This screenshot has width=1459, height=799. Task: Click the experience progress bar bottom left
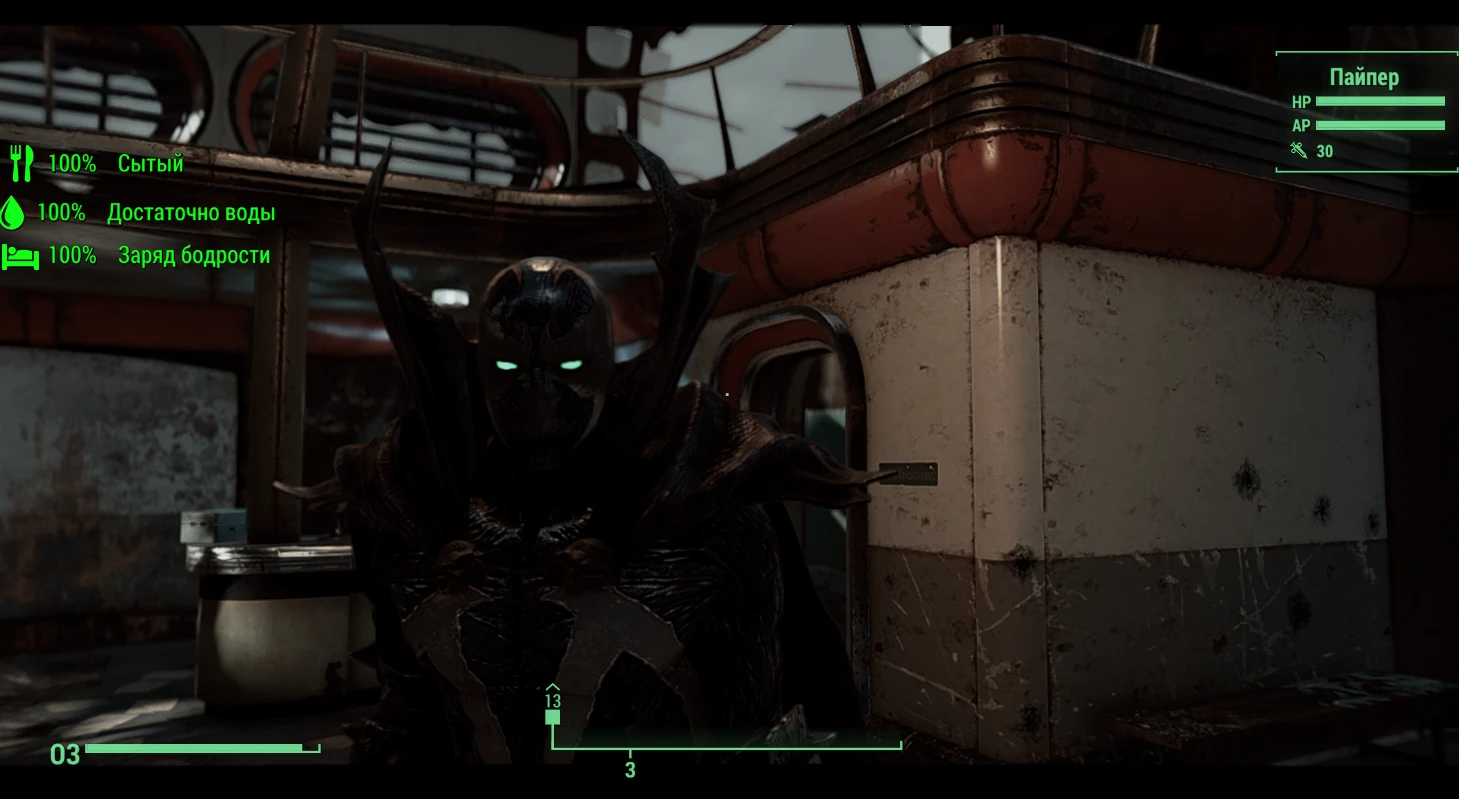pos(197,746)
